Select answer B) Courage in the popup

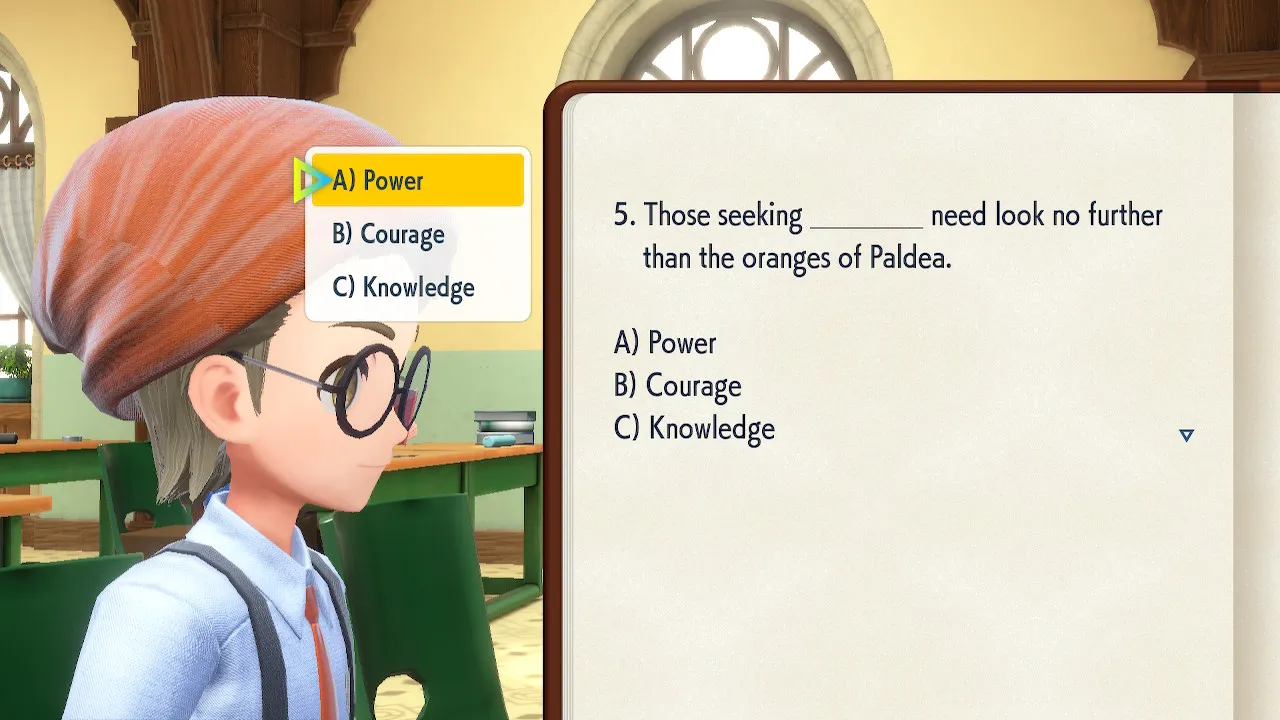(x=390, y=234)
